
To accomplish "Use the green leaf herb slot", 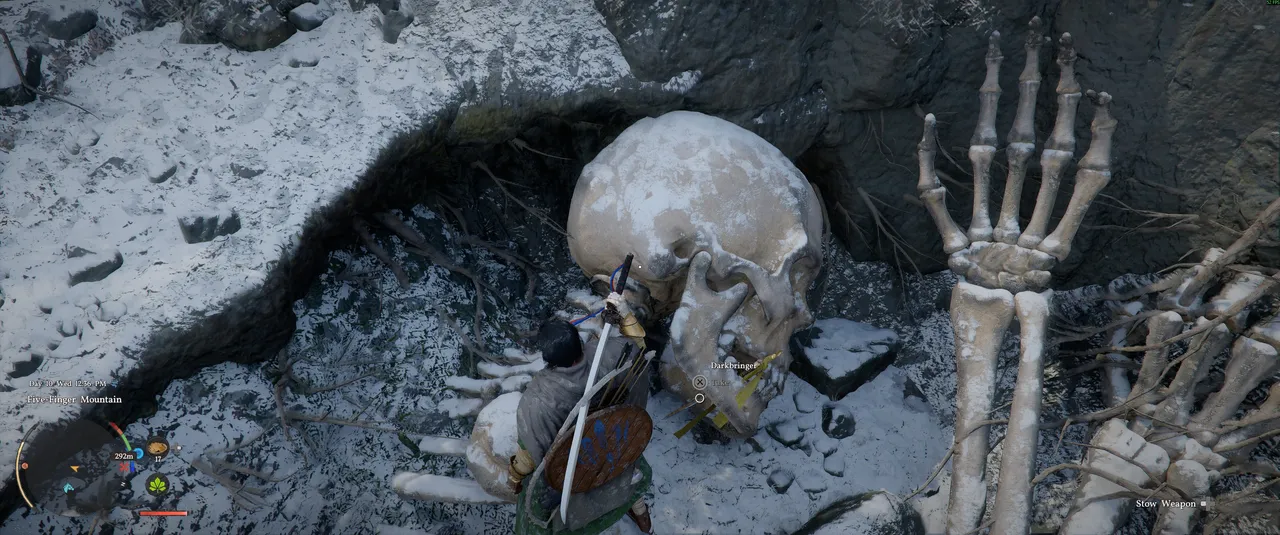I will pos(157,485).
